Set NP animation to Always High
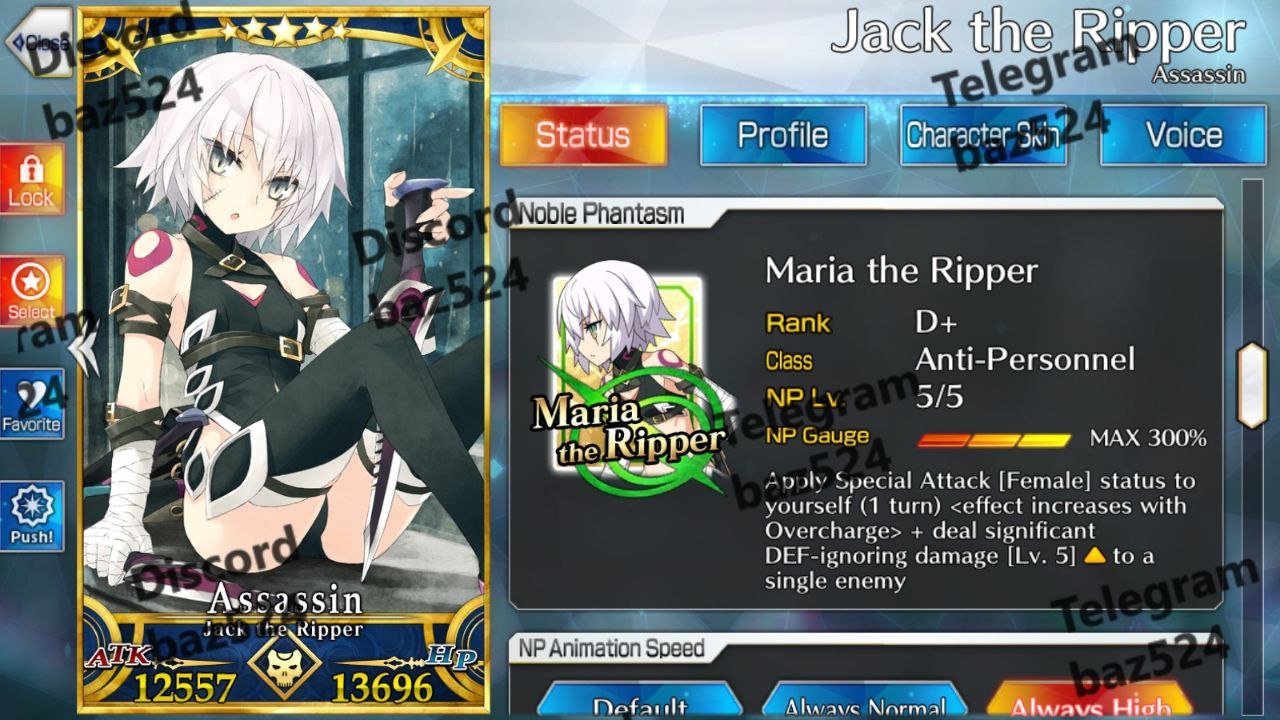This screenshot has height=720, width=1280. pyautogui.click(x=1090, y=704)
